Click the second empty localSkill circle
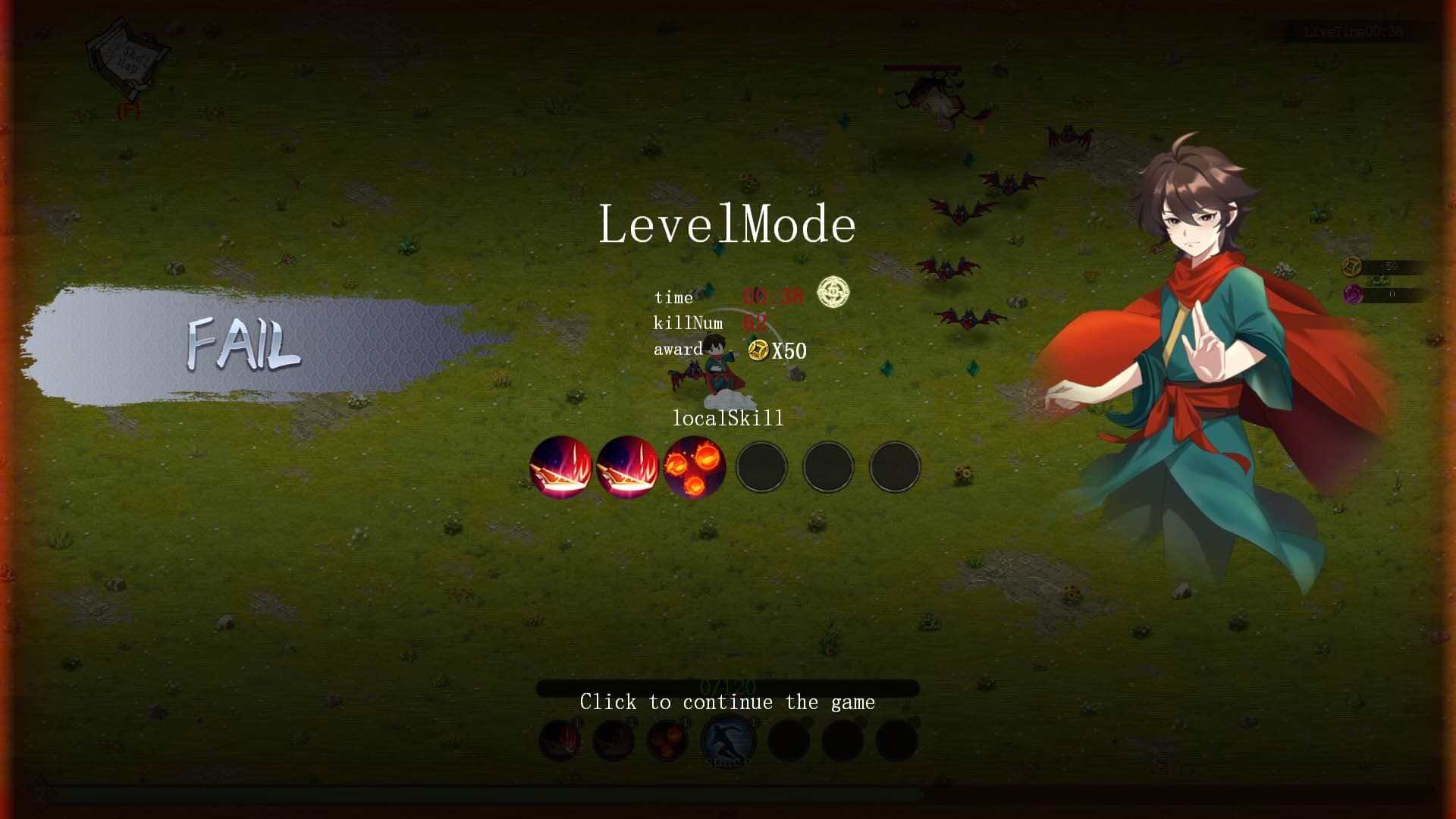1456x819 pixels. 827,467
